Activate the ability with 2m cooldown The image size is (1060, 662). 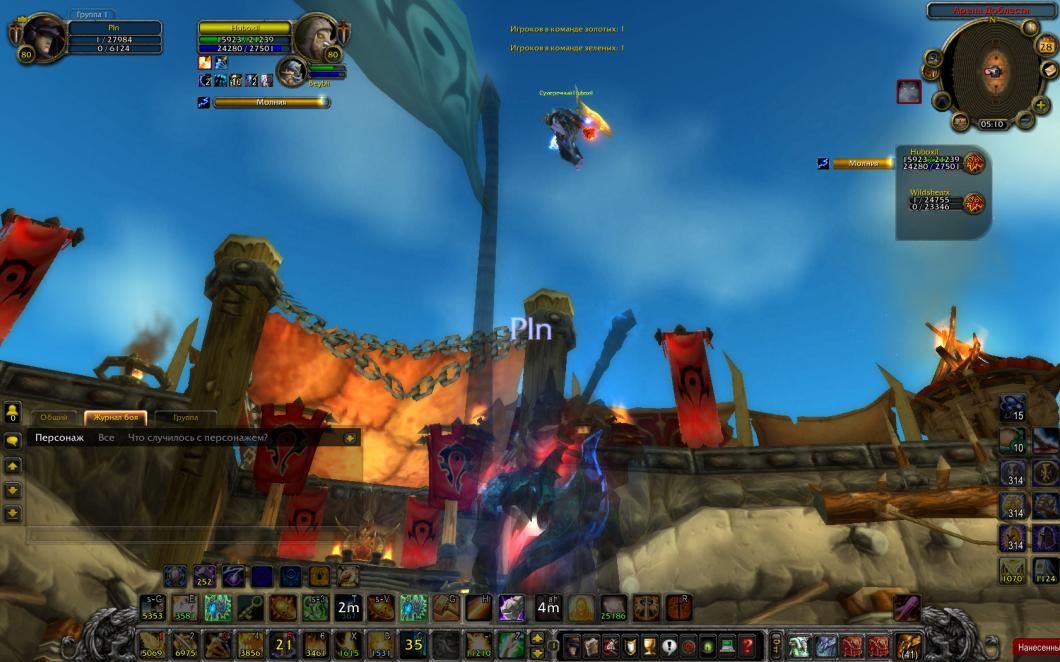(x=348, y=607)
